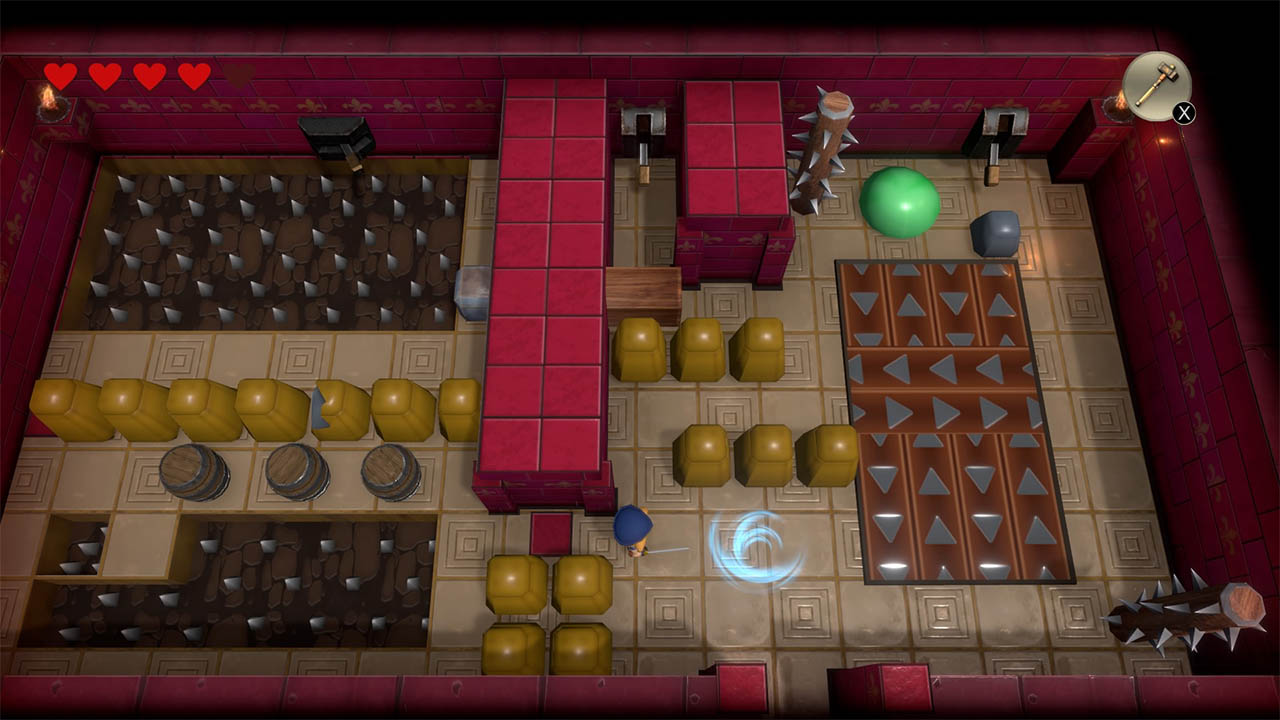The image size is (1280, 720).
Task: Click the third heart in the HUD
Action: (x=148, y=73)
